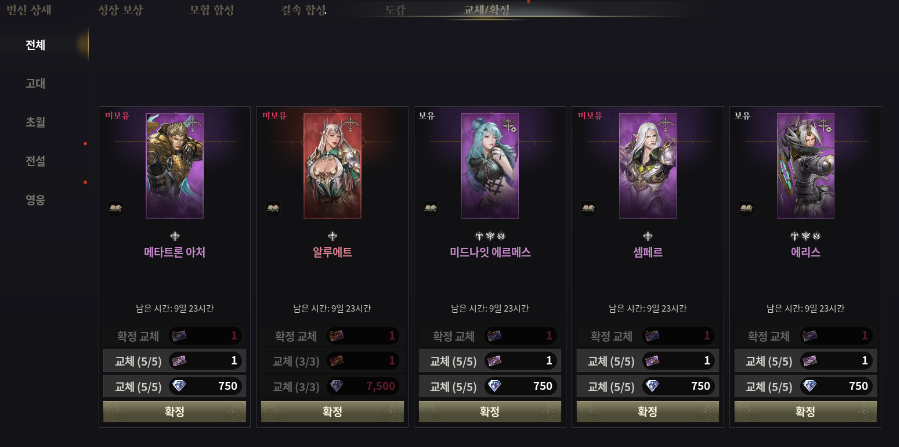
Task: Choose the 초월 grade filter
Action: coord(36,122)
